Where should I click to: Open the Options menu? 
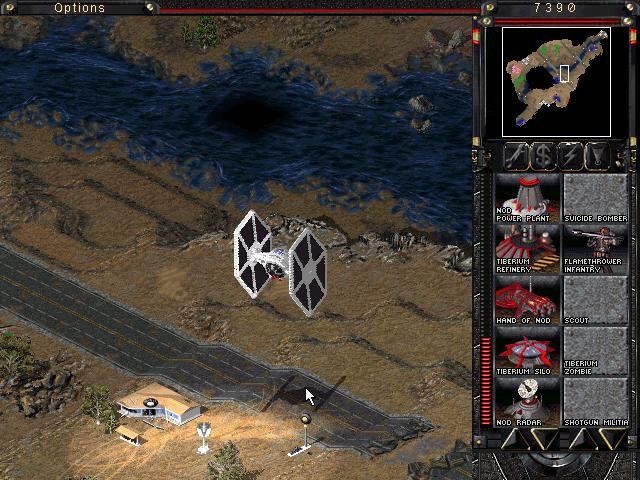(x=79, y=7)
